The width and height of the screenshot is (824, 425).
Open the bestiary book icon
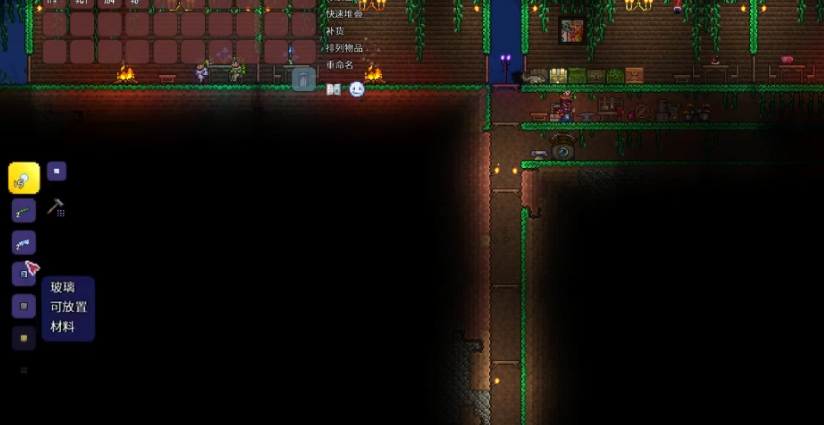(334, 89)
